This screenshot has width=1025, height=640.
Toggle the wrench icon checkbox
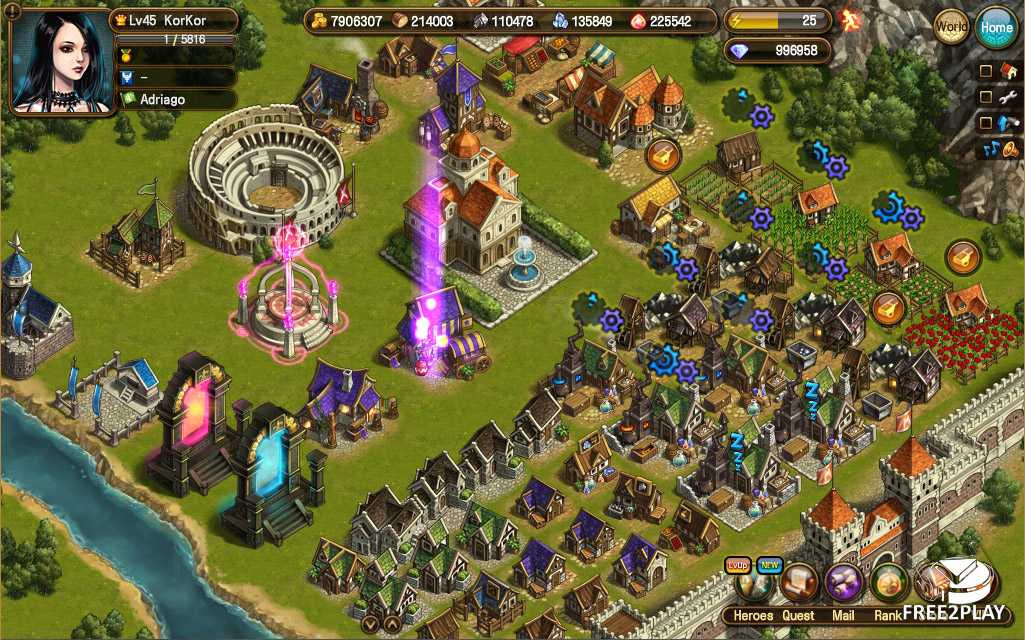pyautogui.click(x=986, y=97)
